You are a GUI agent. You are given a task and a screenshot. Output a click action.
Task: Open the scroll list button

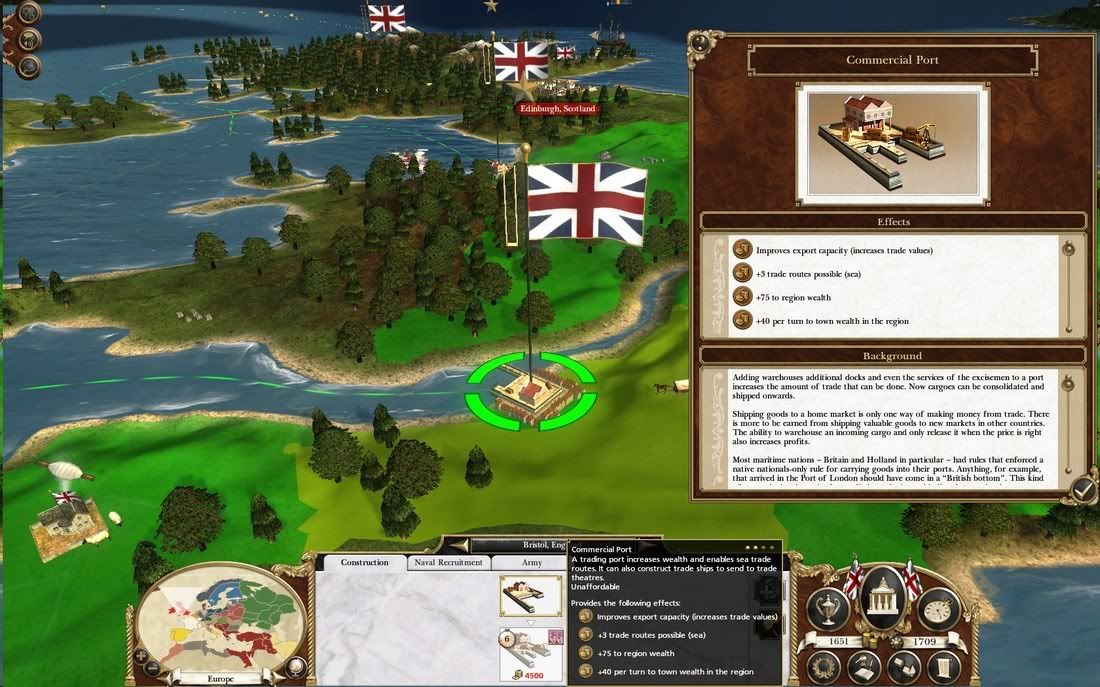click(x=942, y=666)
